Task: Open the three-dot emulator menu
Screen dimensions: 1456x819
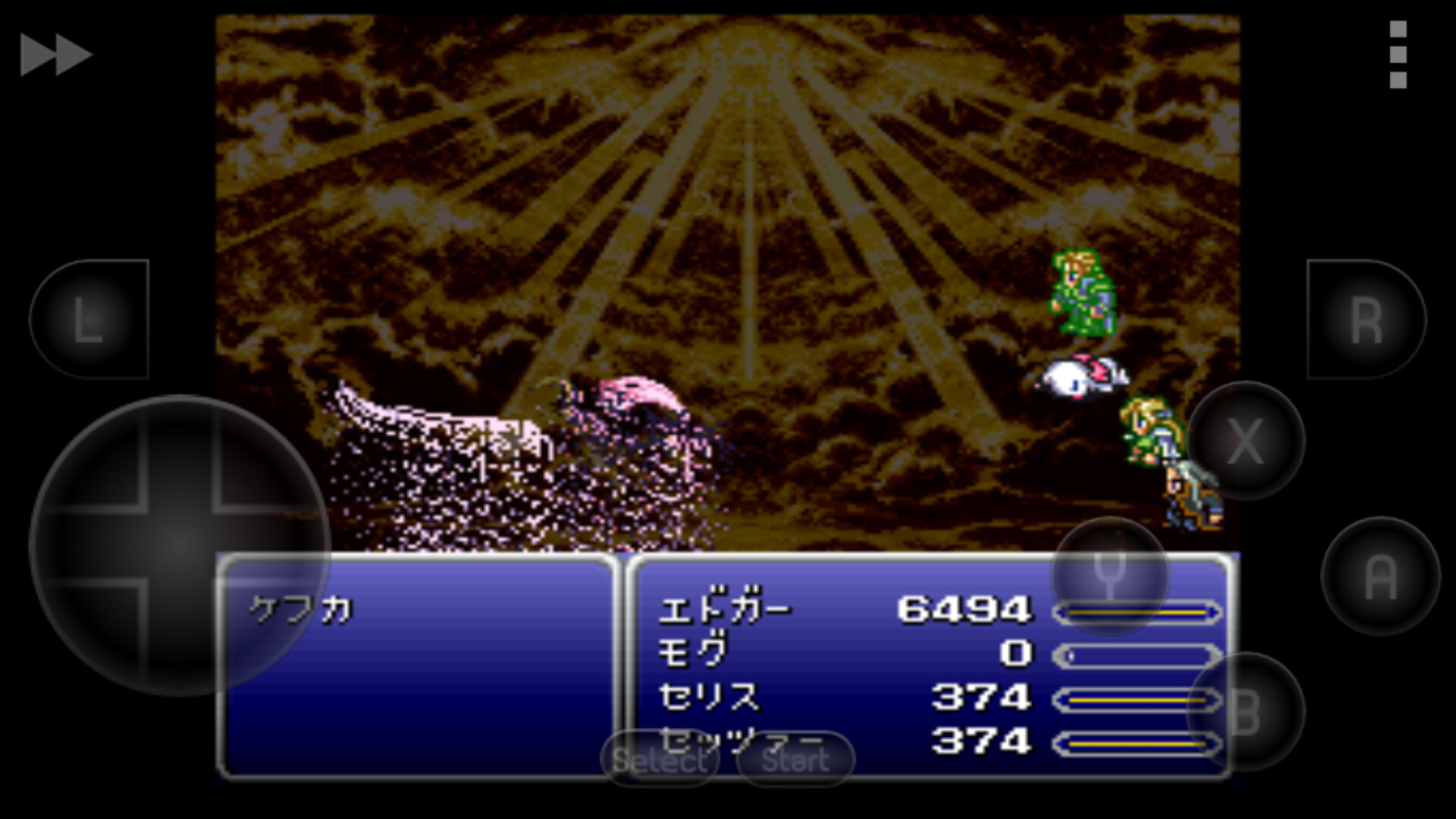Action: pos(1398,53)
